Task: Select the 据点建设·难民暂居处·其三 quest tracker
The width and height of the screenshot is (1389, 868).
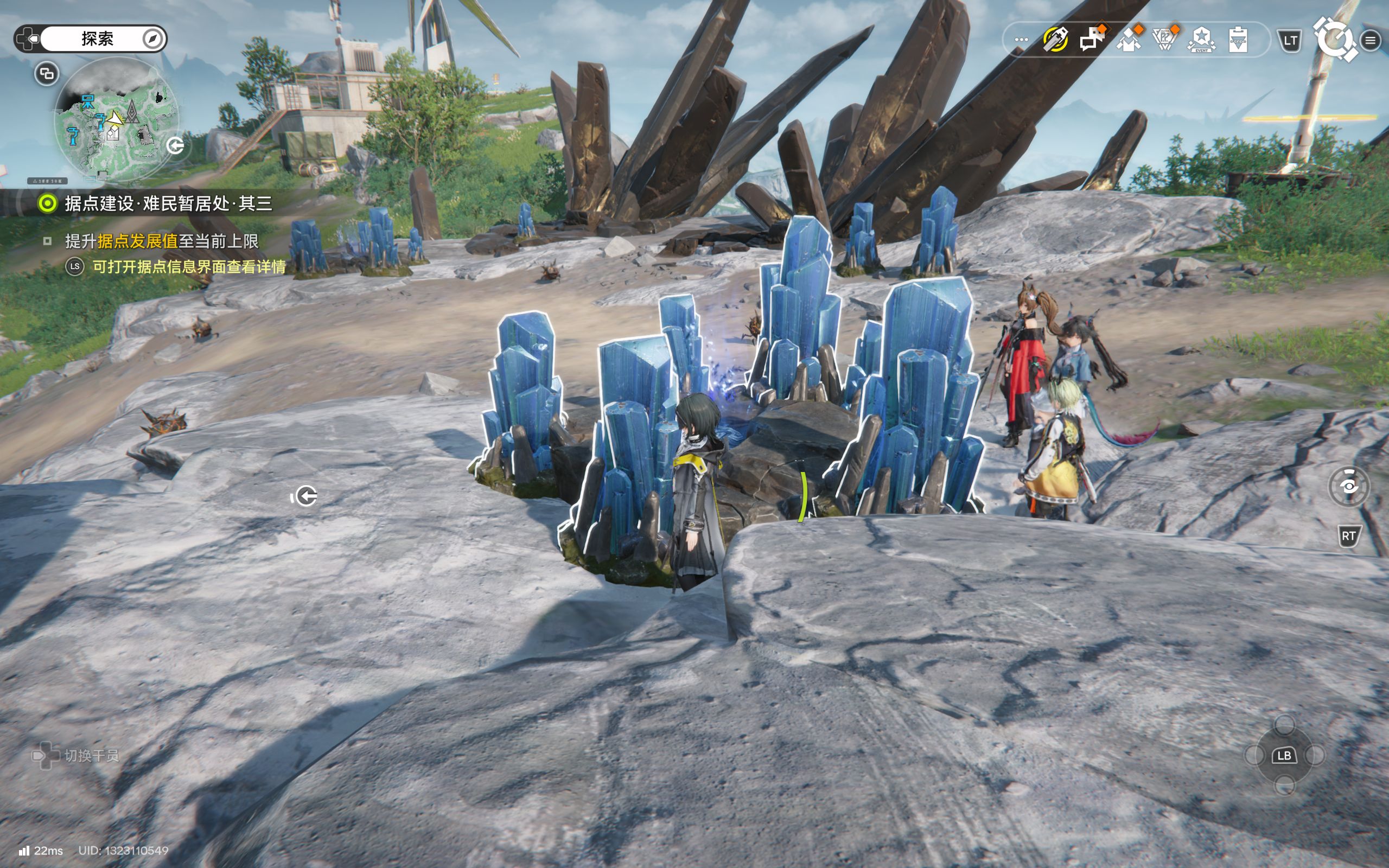Action: coord(168,203)
